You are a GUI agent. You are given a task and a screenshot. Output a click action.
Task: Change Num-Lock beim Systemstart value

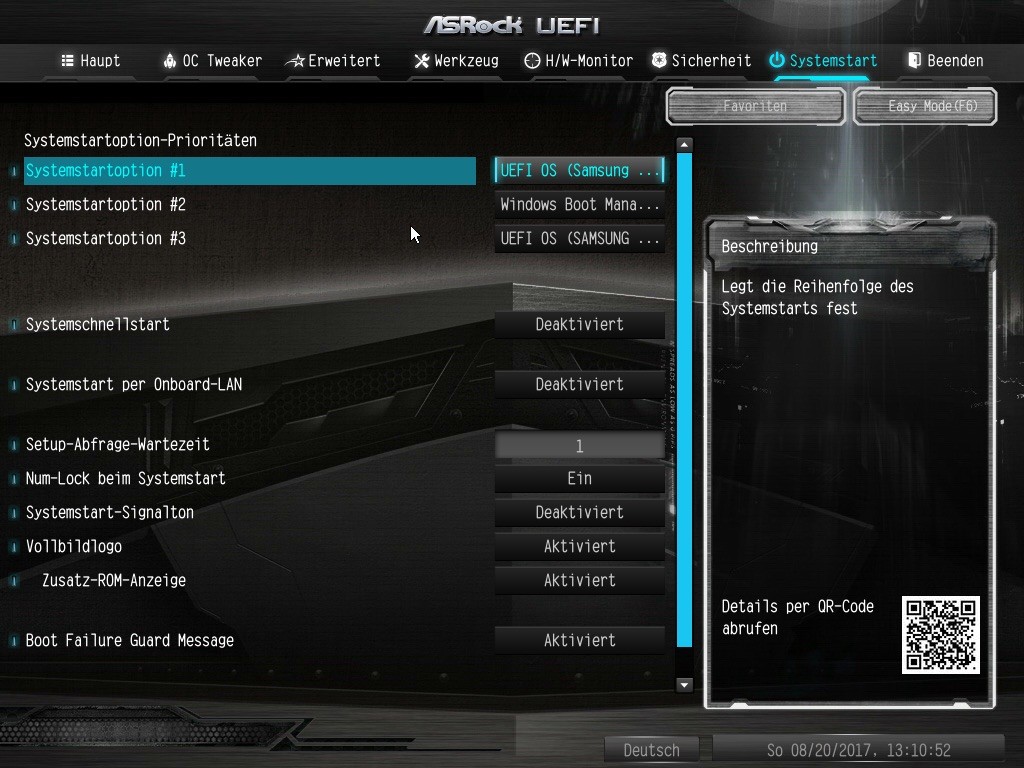pyautogui.click(x=580, y=479)
